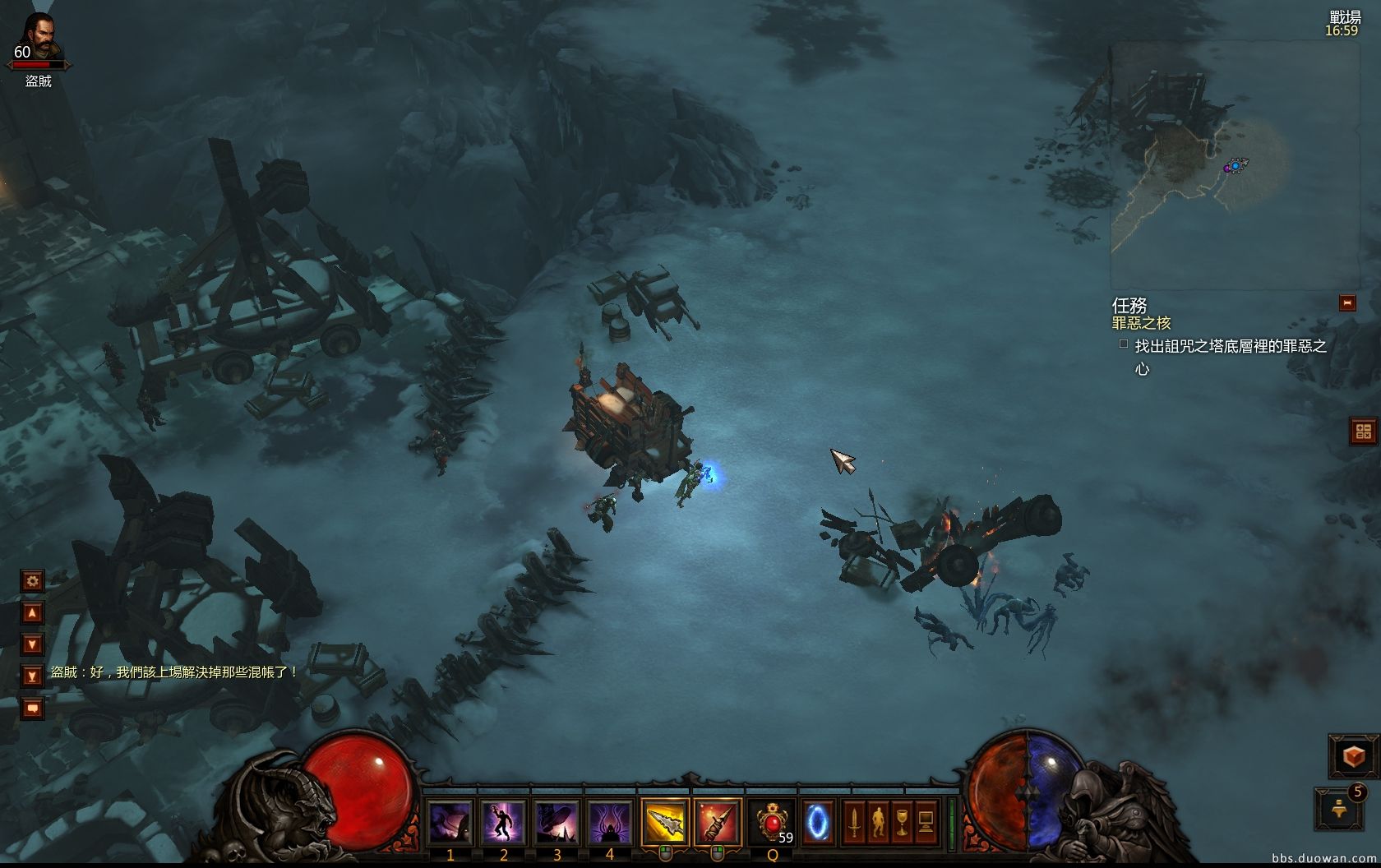Open chat settings via the gear icon
This screenshot has height=868, width=1381.
32,581
